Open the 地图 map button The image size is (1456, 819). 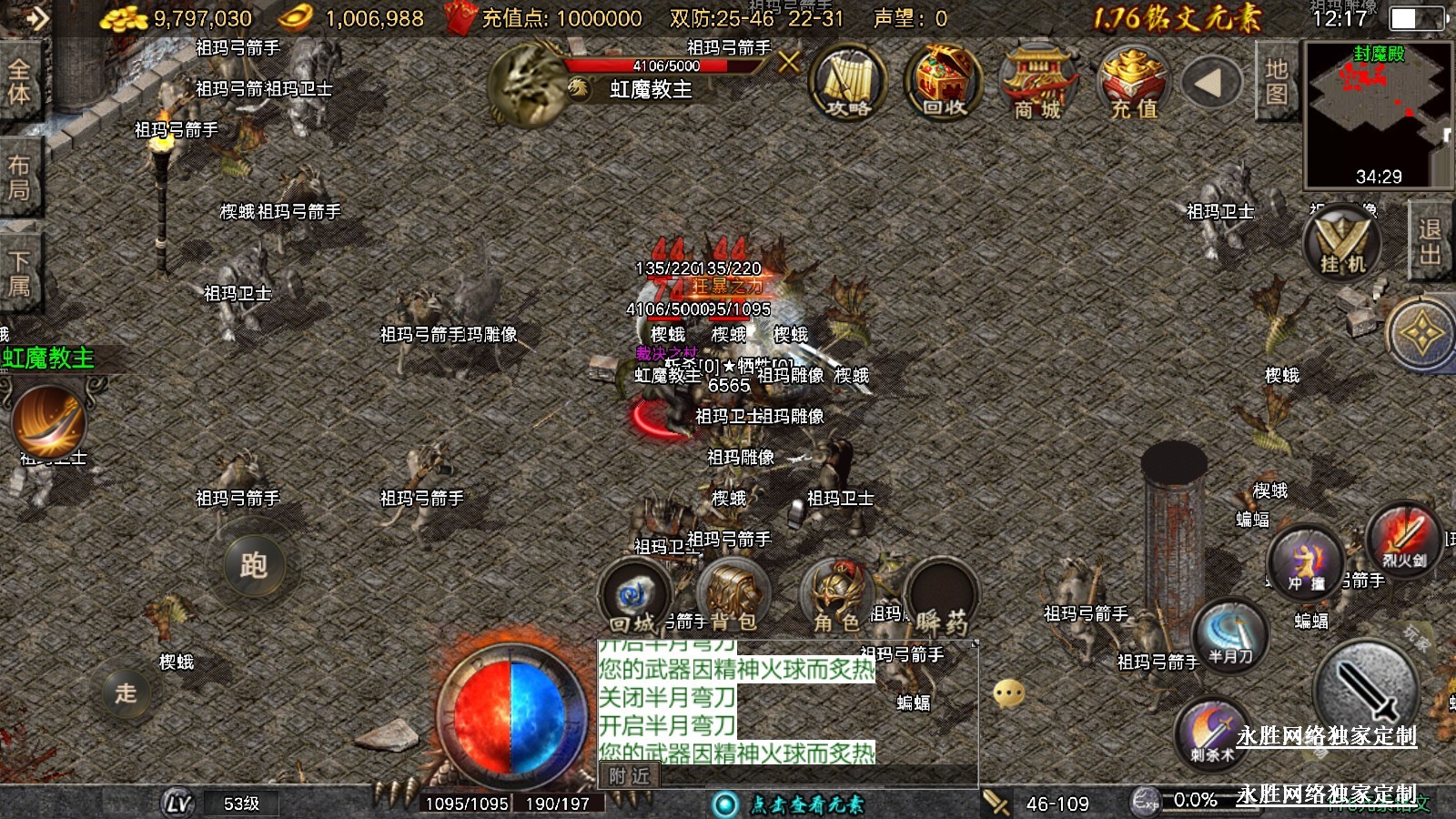pyautogui.click(x=1276, y=82)
